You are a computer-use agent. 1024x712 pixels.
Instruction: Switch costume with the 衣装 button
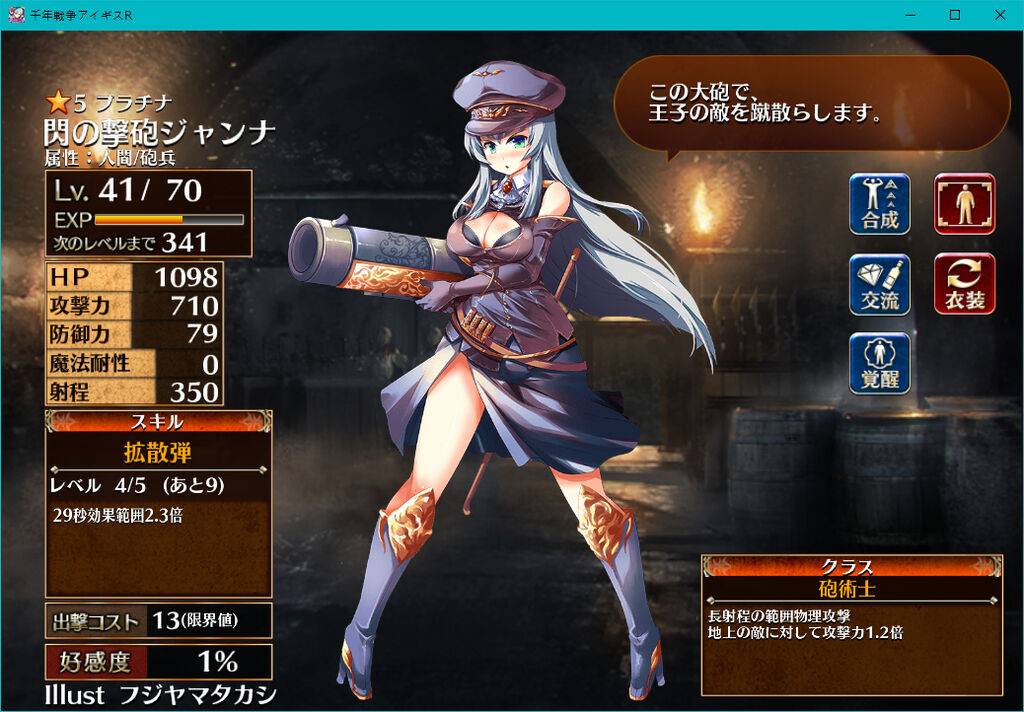964,284
